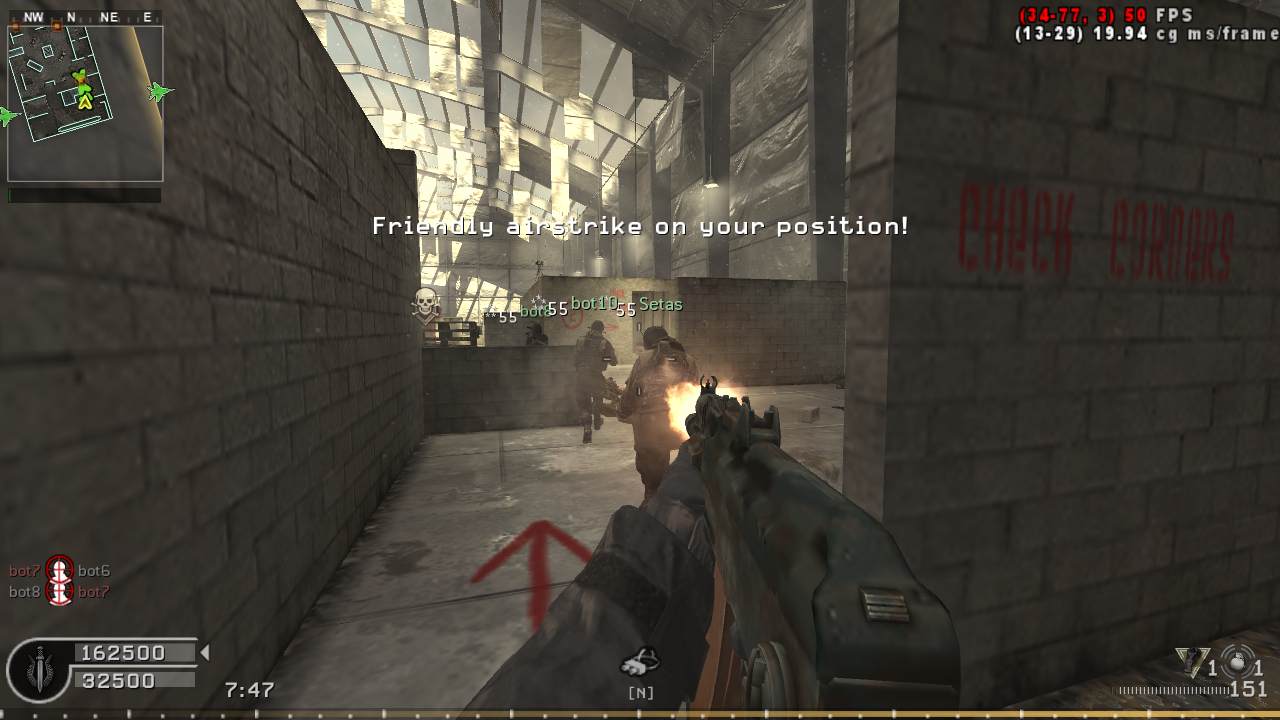Click the skull death marker icon
This screenshot has width=1280, height=720.
426,303
